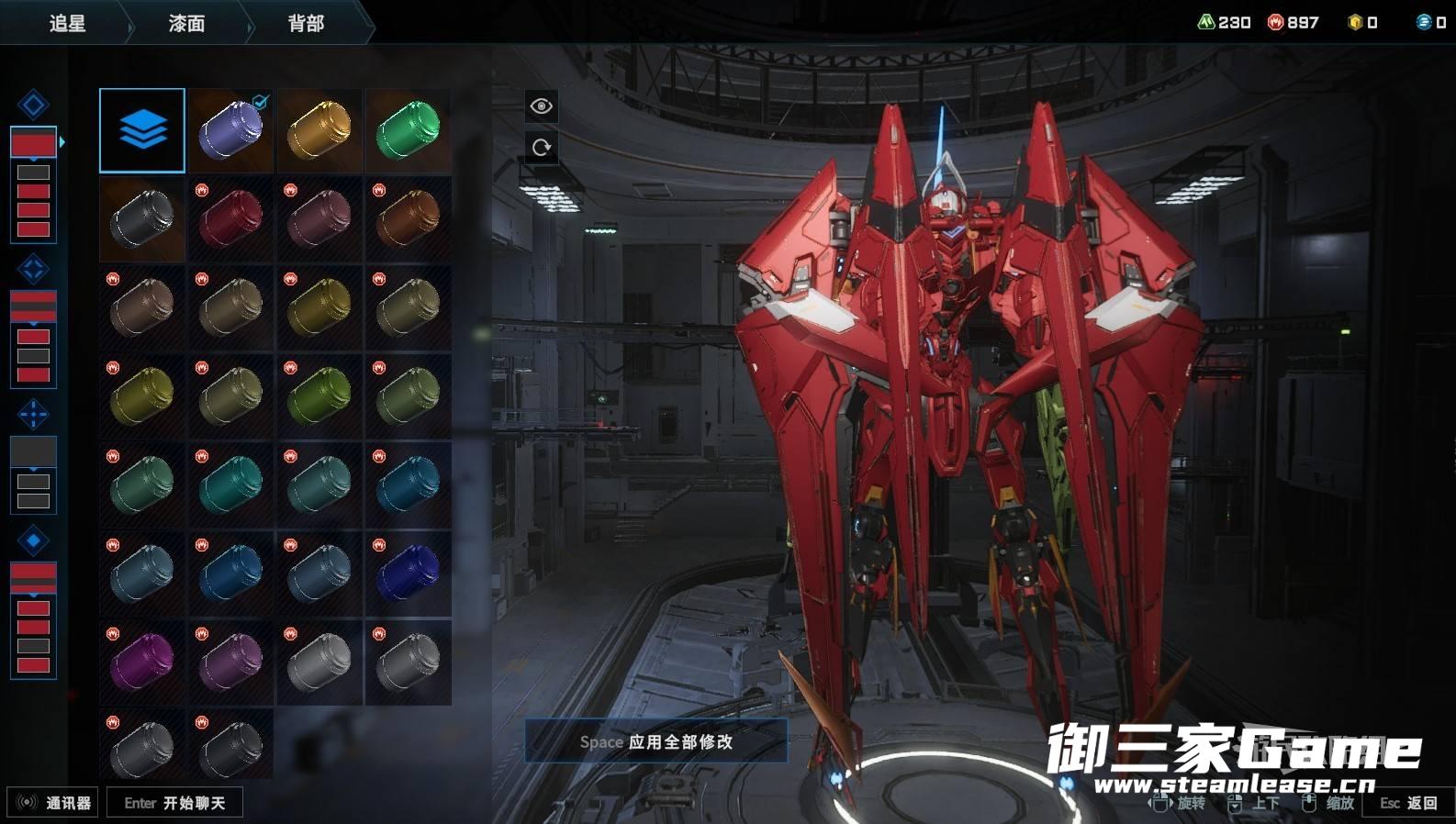Screen dimensions: 1456x824
Task: Select the bright green paint can
Action: [409, 130]
